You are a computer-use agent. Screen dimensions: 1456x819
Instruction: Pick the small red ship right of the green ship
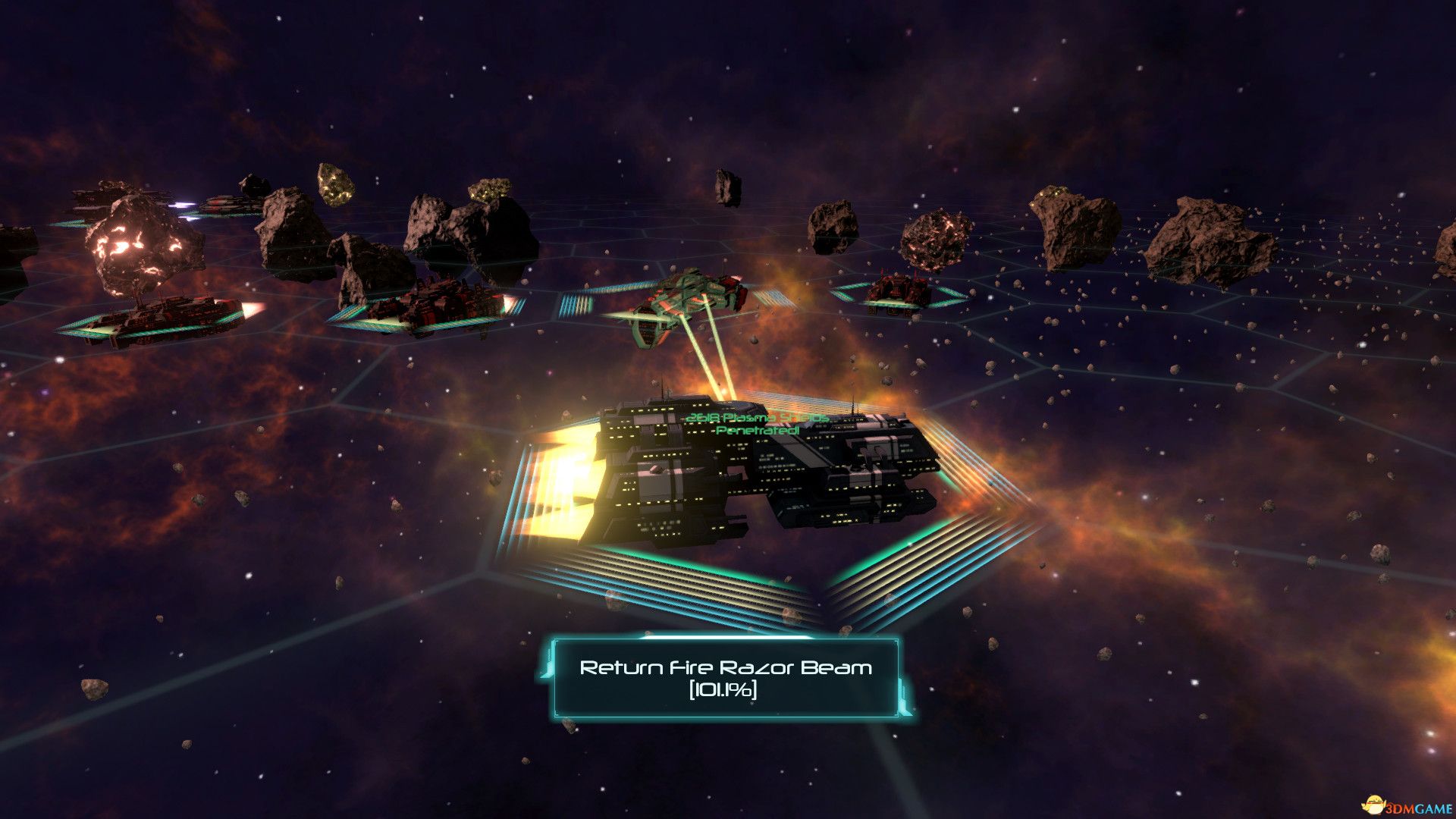point(899,293)
